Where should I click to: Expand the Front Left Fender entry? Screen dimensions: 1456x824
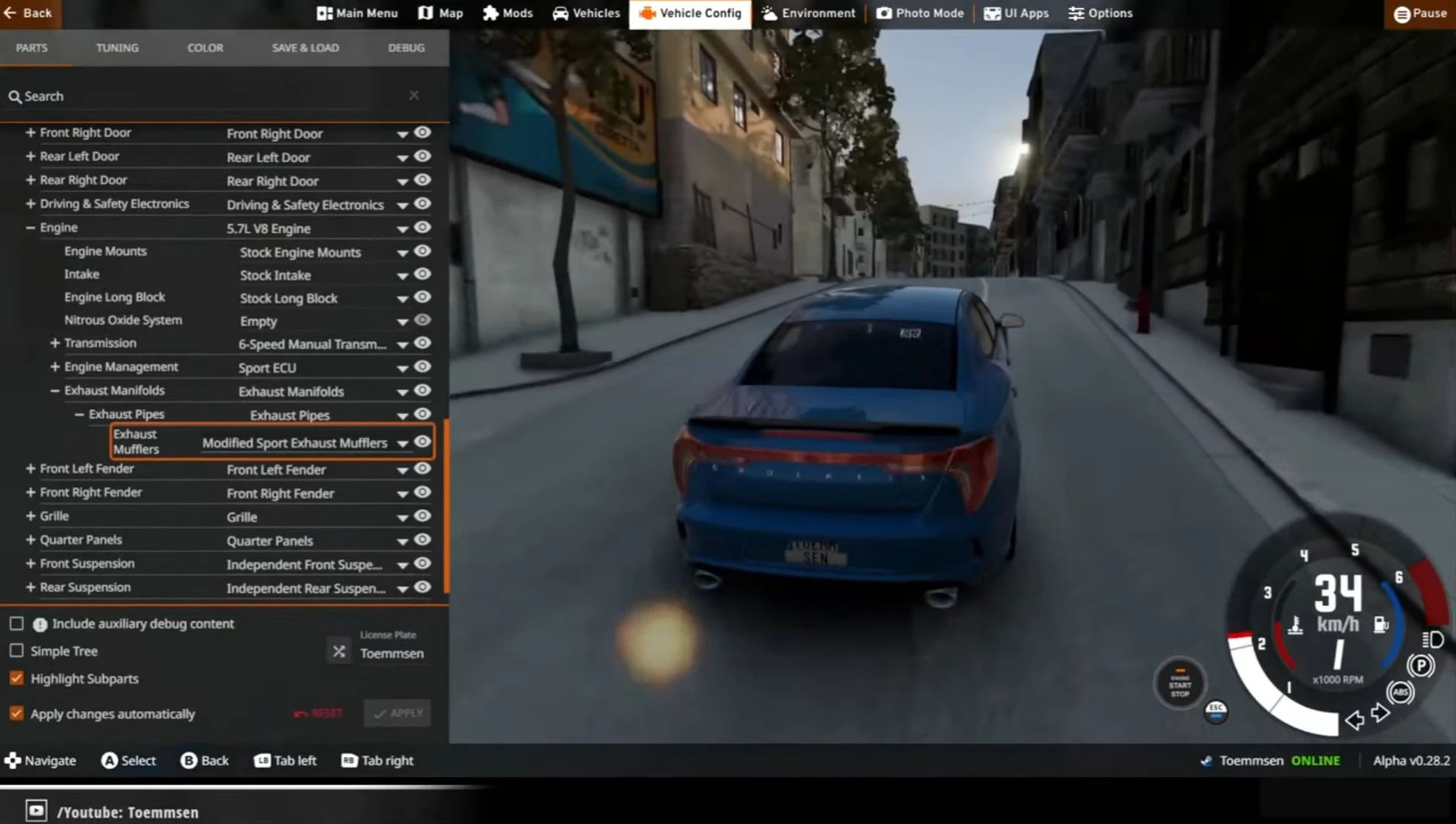pyautogui.click(x=30, y=468)
